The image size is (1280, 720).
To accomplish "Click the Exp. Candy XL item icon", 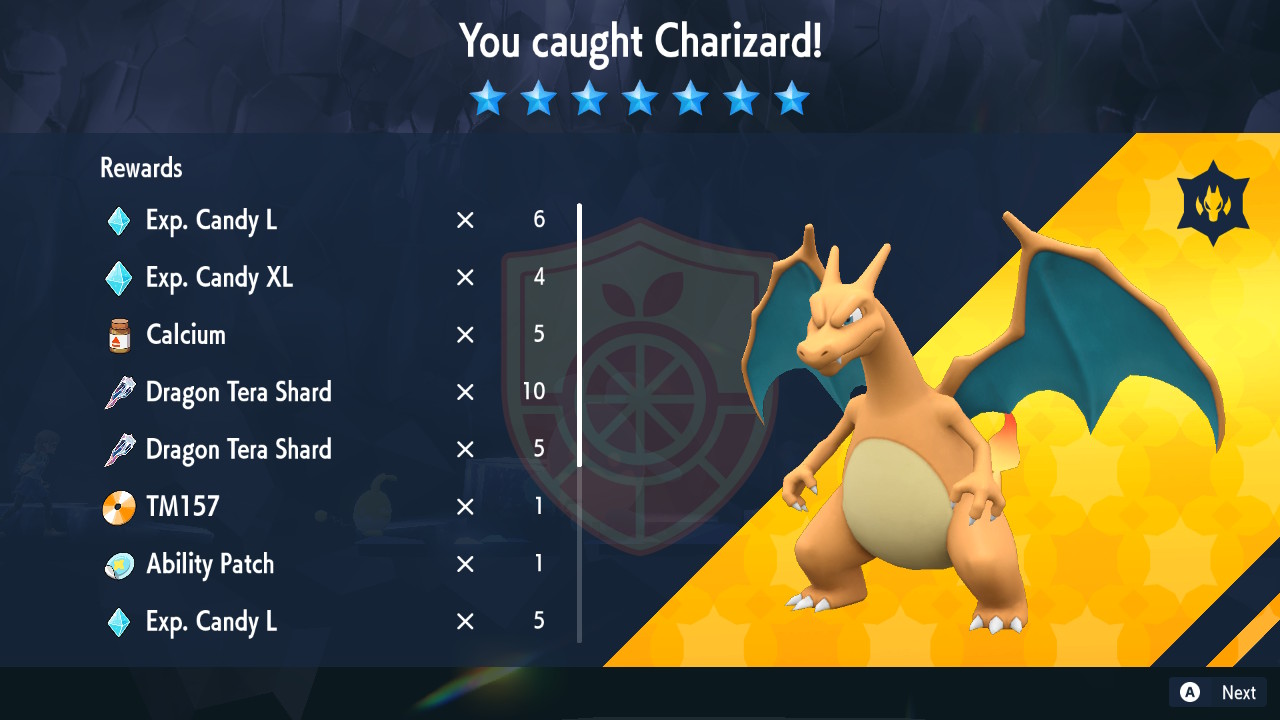I will [118, 277].
